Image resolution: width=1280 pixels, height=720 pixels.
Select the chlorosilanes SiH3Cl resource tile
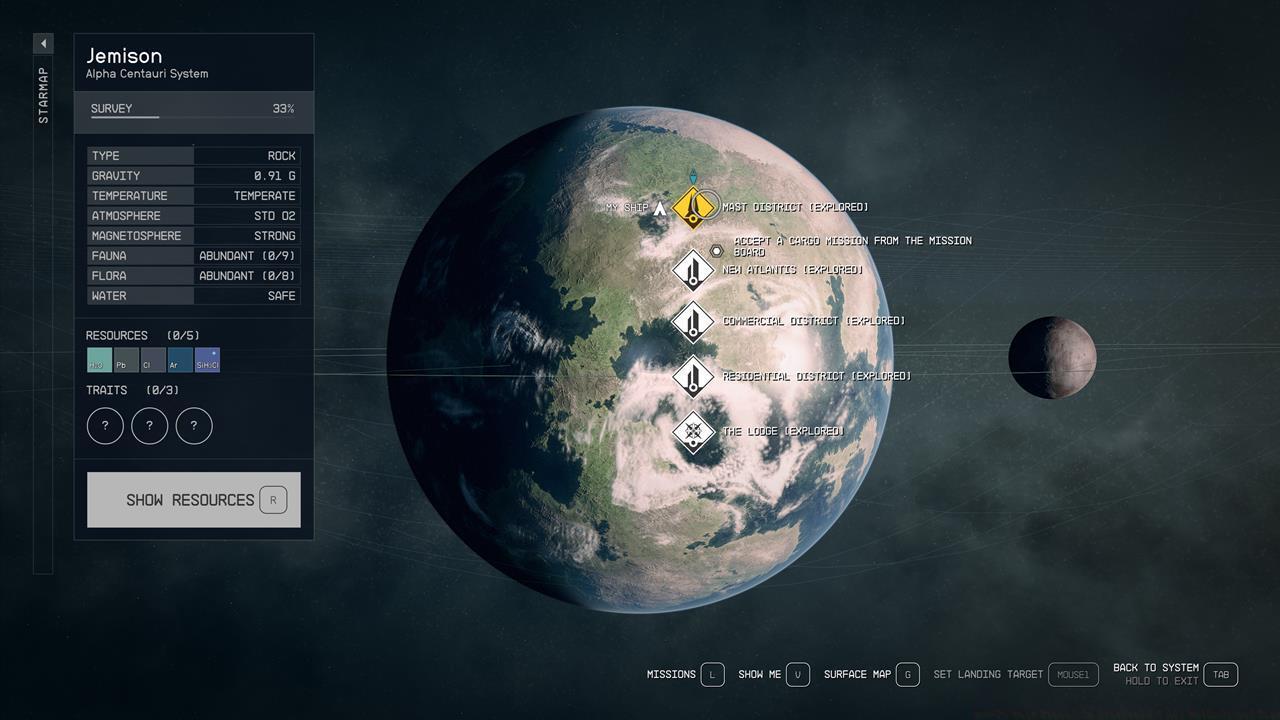click(x=207, y=360)
